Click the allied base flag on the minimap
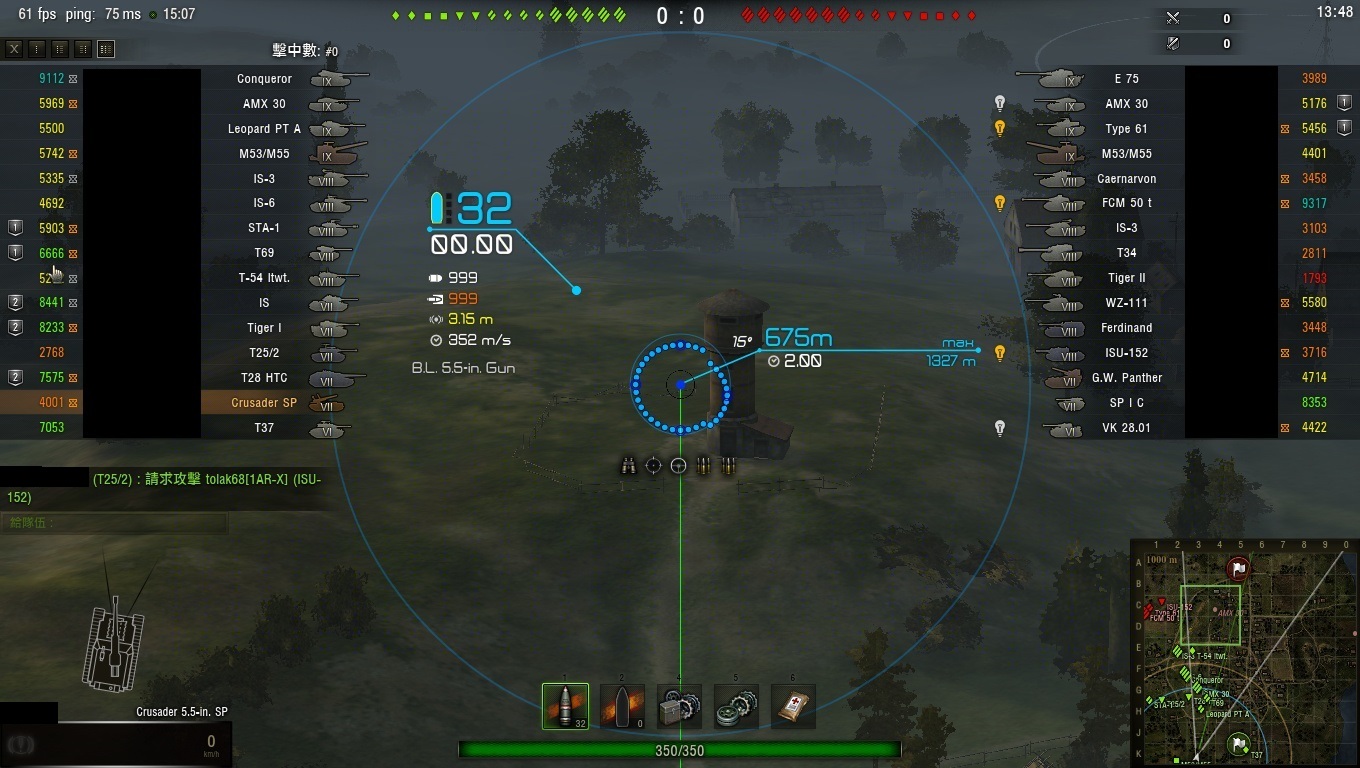Image resolution: width=1360 pixels, height=768 pixels. click(1238, 742)
